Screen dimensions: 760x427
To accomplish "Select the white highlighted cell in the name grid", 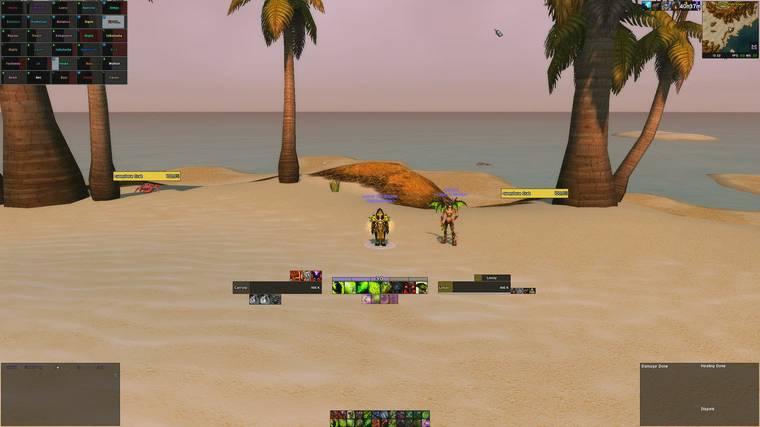I will point(113,20).
